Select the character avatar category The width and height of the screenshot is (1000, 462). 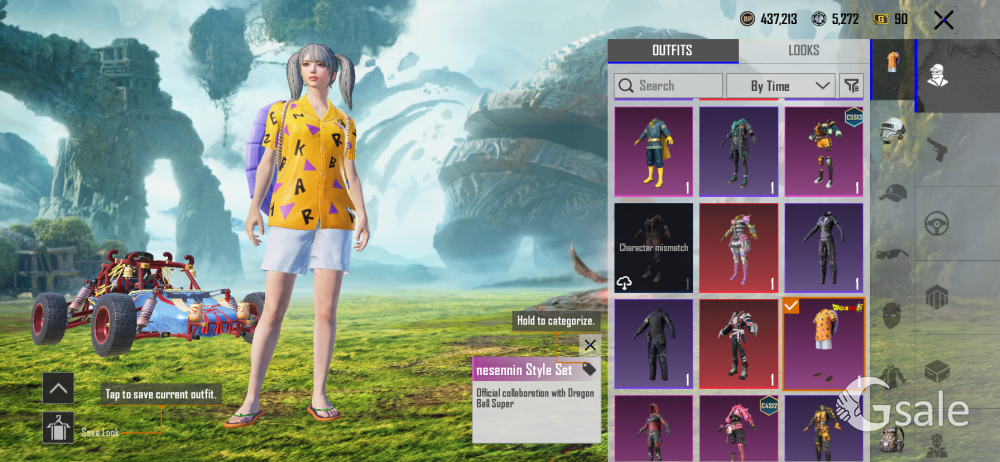pyautogui.click(x=937, y=76)
